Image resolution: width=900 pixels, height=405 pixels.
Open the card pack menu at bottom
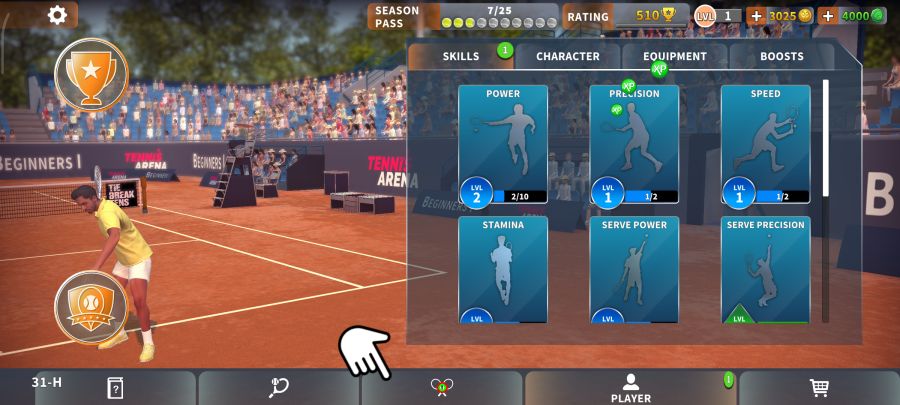coord(115,388)
